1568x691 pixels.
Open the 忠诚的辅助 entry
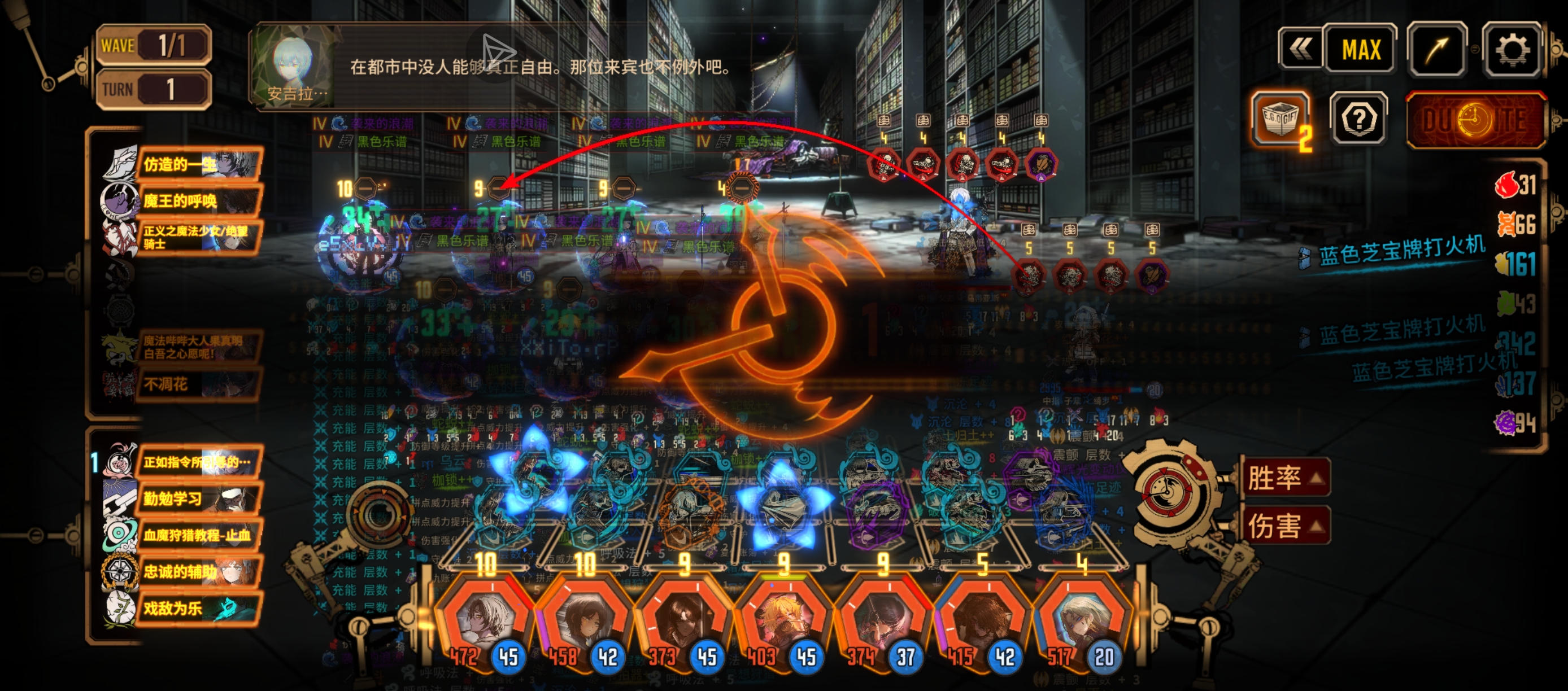(198, 572)
